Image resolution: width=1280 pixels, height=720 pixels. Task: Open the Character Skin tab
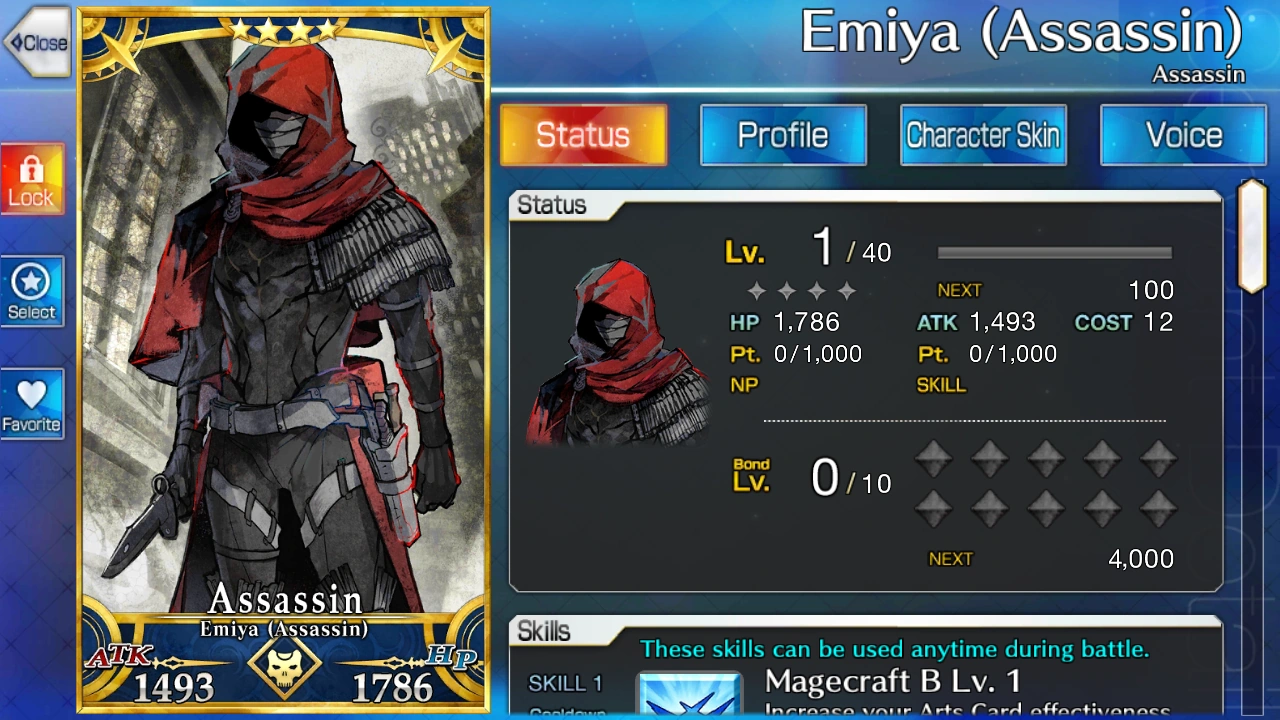pos(983,135)
